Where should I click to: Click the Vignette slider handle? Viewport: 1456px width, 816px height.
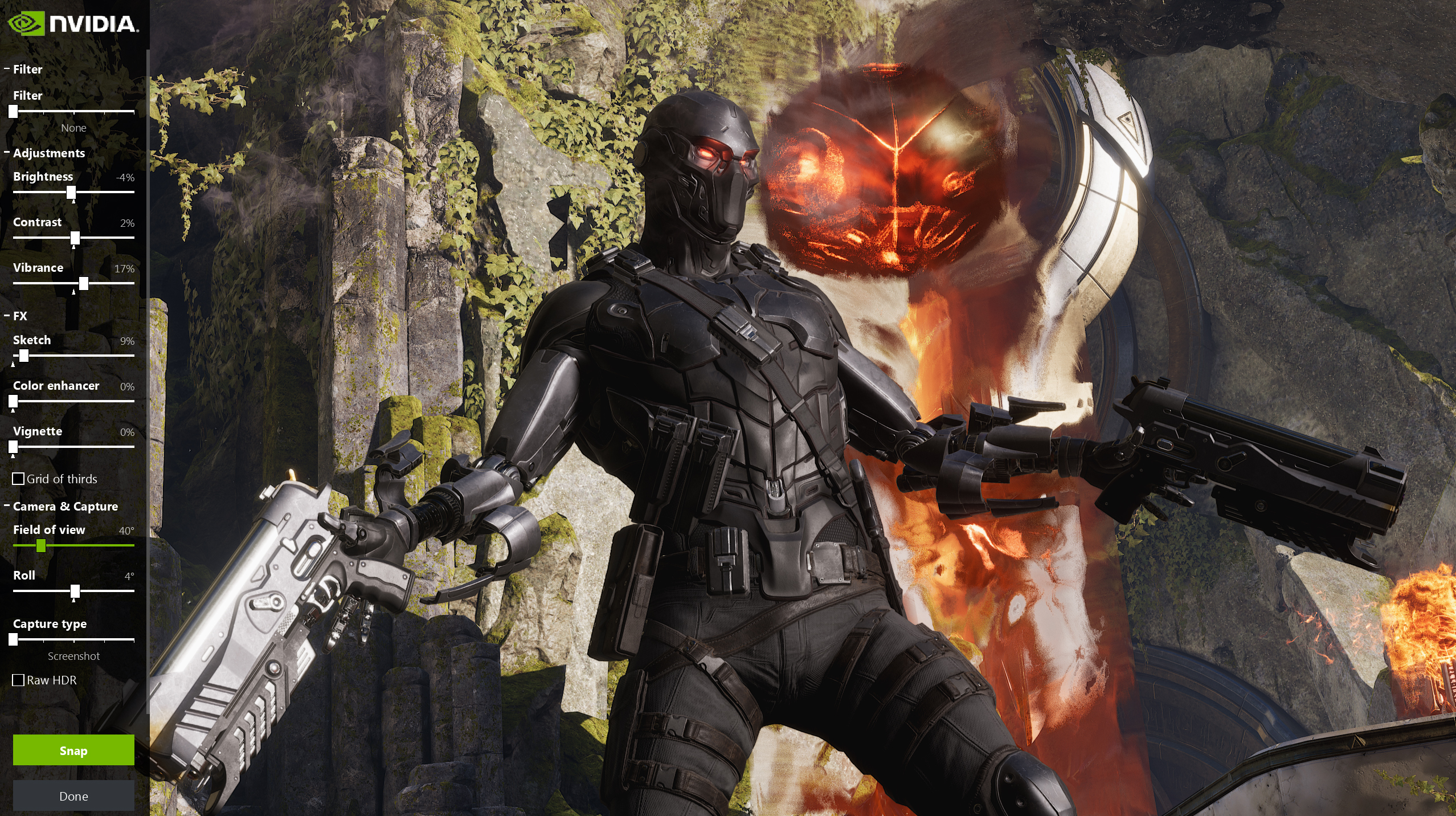pyautogui.click(x=13, y=447)
